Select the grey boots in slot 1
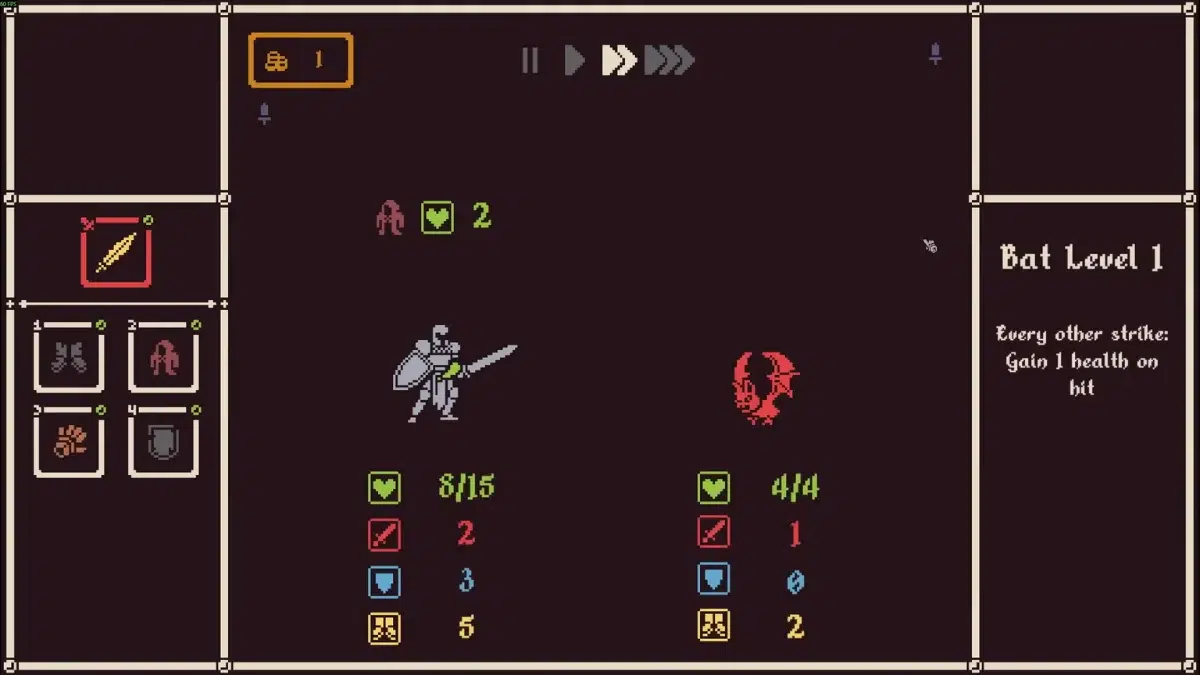Viewport: 1200px width, 675px height. tap(69, 357)
